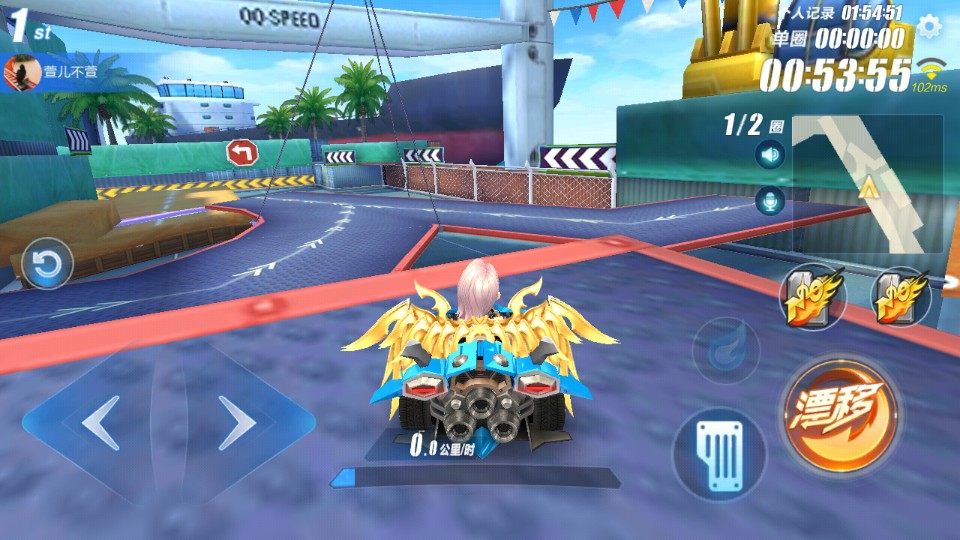Toggle the microphone voice chat icon

[x=769, y=201]
